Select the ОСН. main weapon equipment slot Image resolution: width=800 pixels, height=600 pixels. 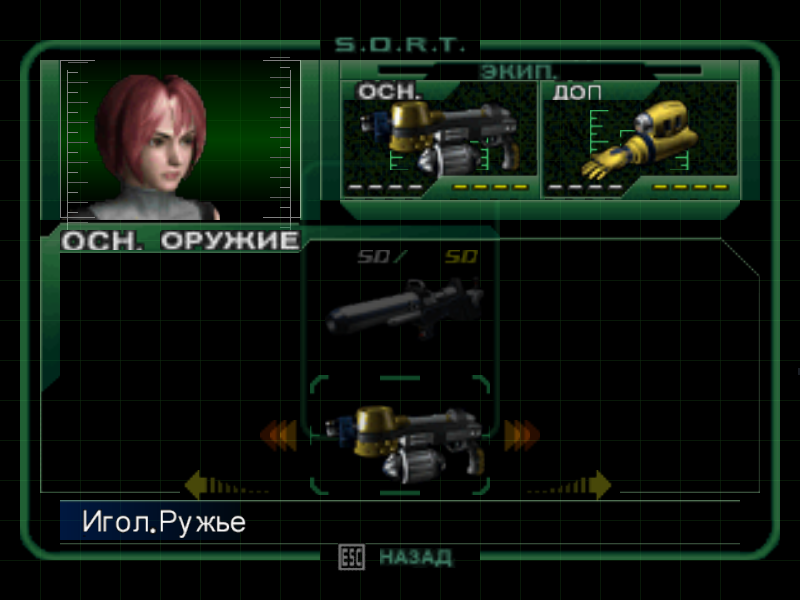tap(440, 138)
